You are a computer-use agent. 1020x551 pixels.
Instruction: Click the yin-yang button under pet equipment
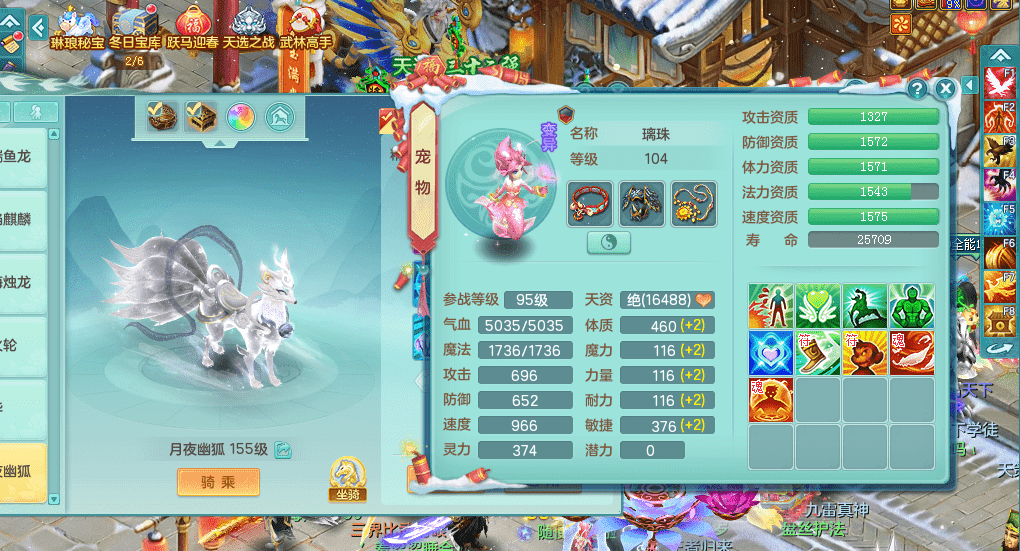pos(608,242)
